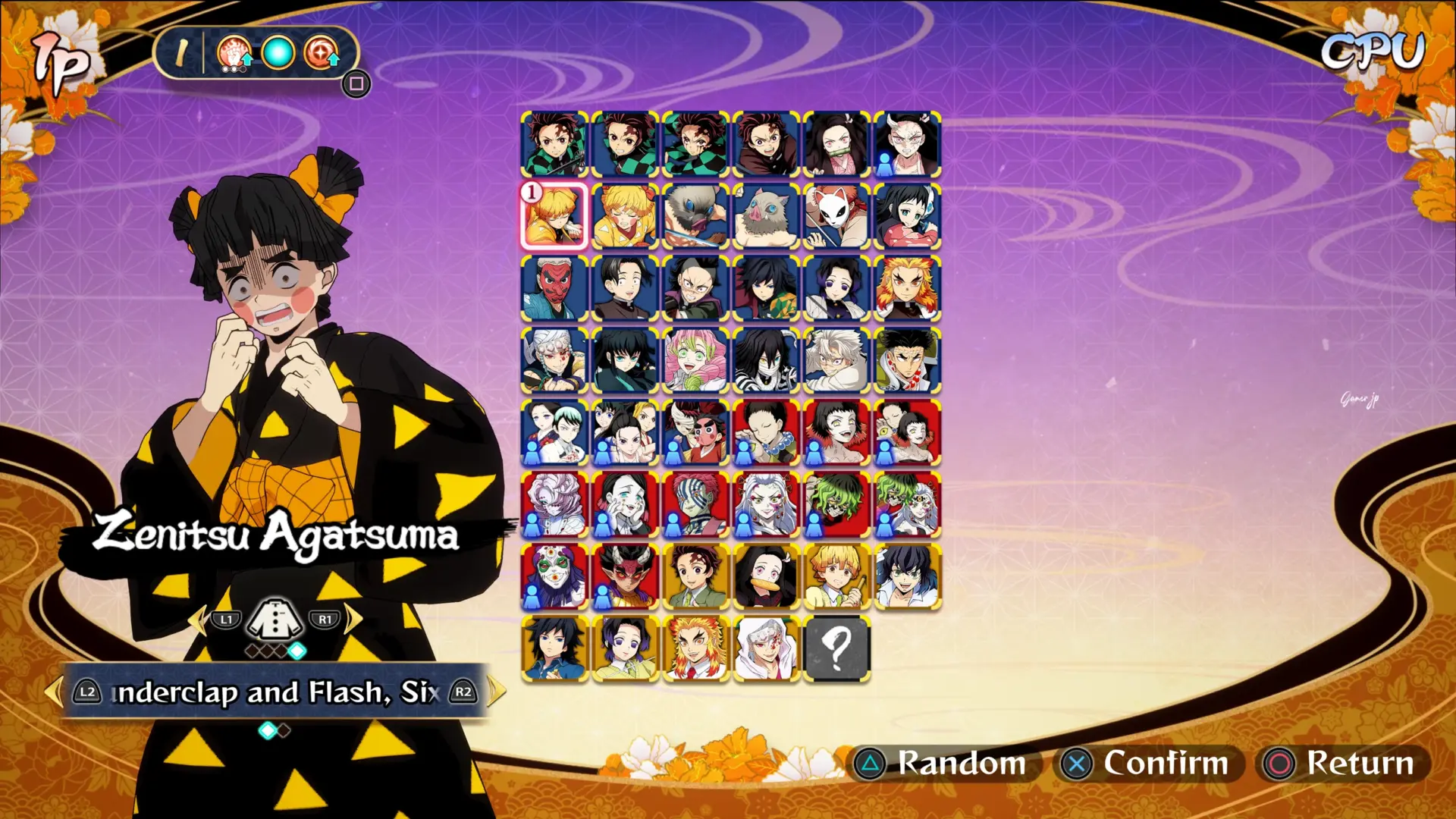Move the skill selector to the left

coord(53,692)
